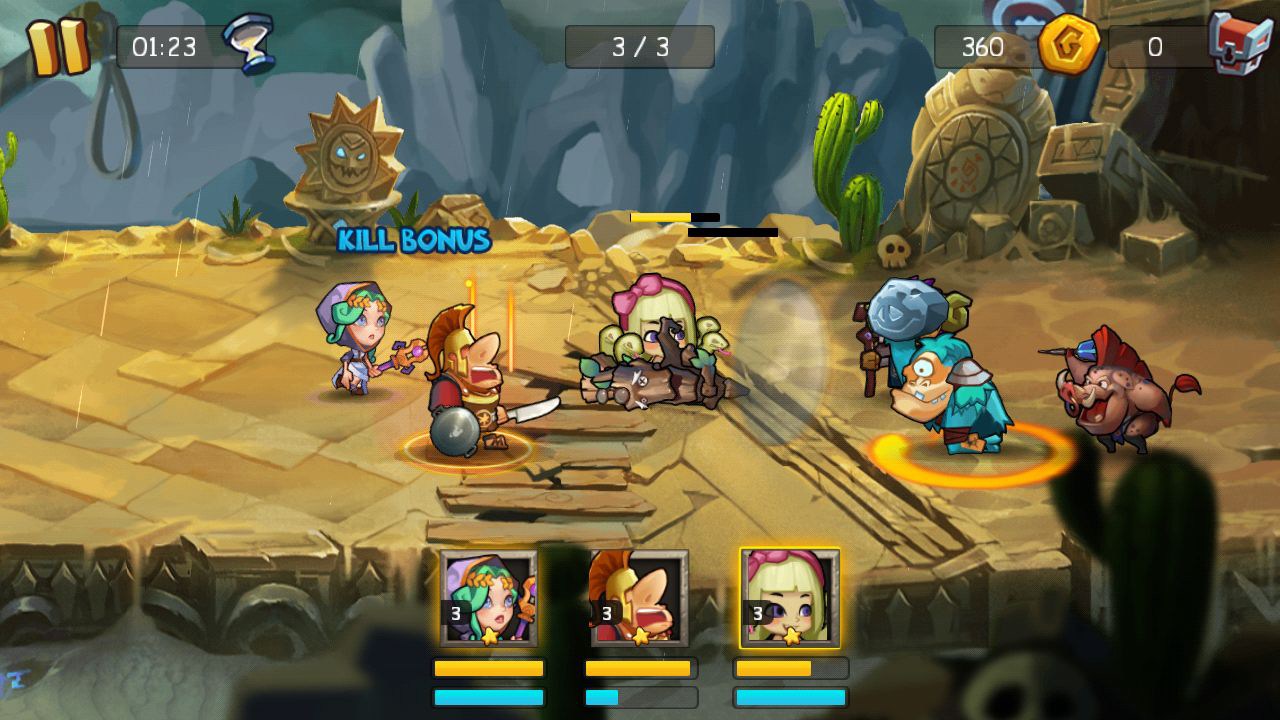Click the gold coin icon
The width and height of the screenshot is (1280, 720).
(1068, 45)
